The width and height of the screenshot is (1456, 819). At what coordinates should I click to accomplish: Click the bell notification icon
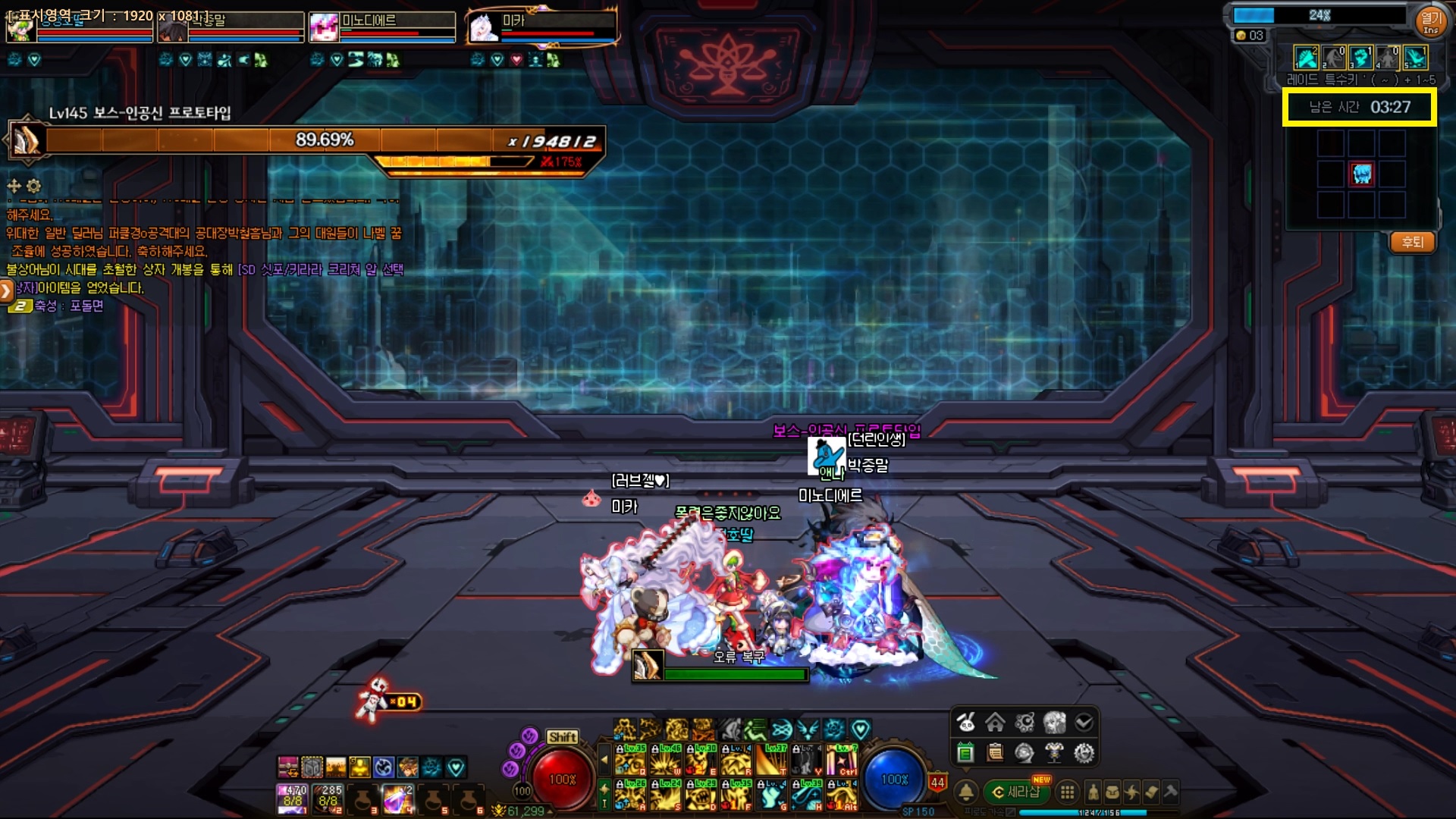coord(966,792)
